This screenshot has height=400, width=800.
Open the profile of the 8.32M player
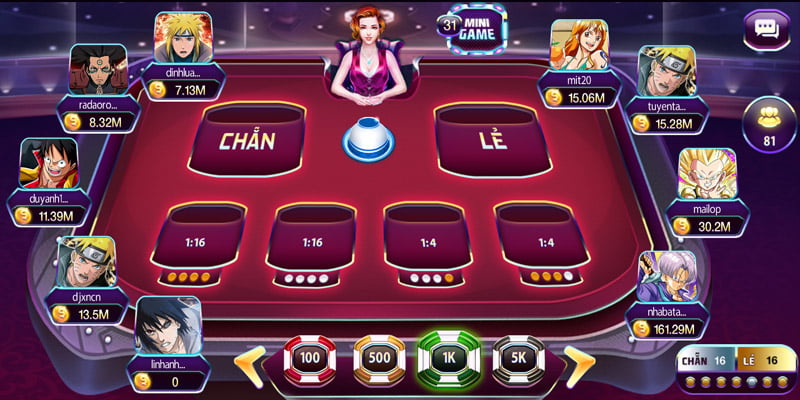pyautogui.click(x=98, y=70)
